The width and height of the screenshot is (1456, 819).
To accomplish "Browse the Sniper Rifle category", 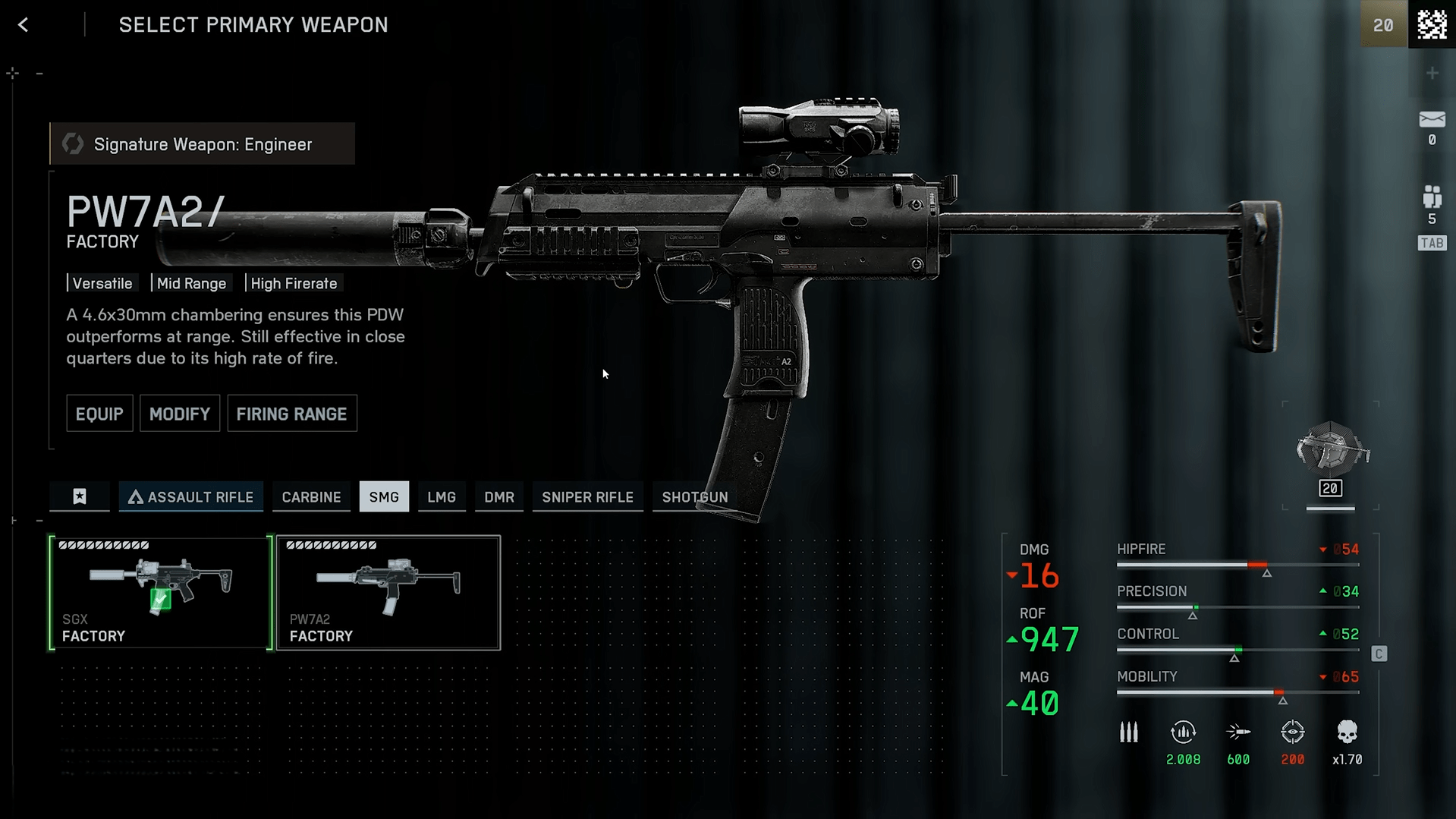I will coord(587,497).
